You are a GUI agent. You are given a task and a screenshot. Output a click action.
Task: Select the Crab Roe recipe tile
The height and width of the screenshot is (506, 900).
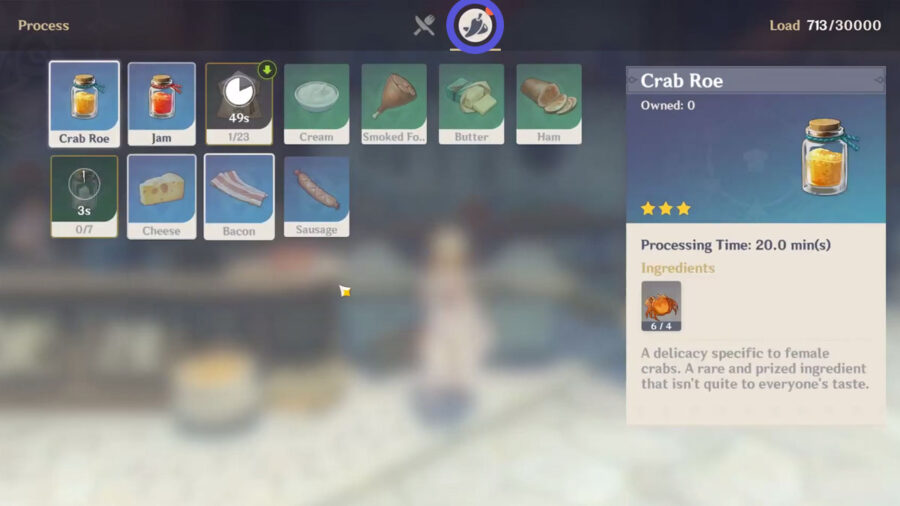pyautogui.click(x=84, y=104)
